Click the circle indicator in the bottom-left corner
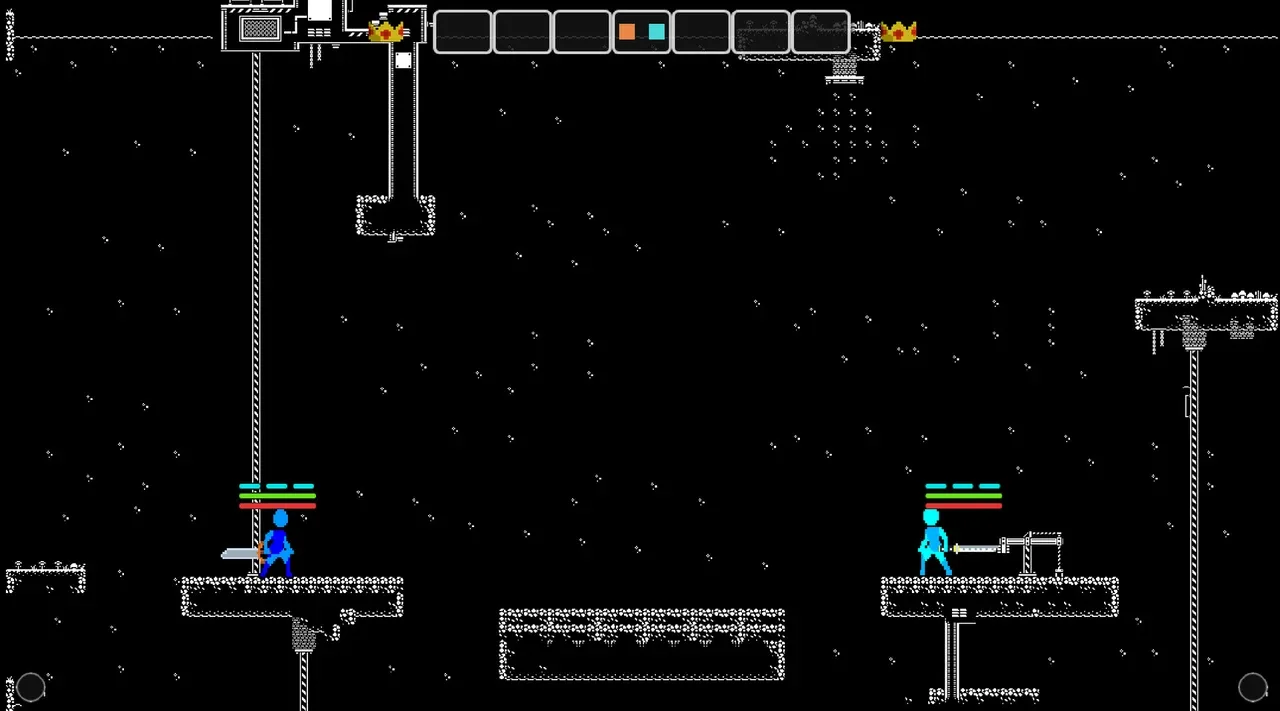1280x711 pixels. point(31,687)
